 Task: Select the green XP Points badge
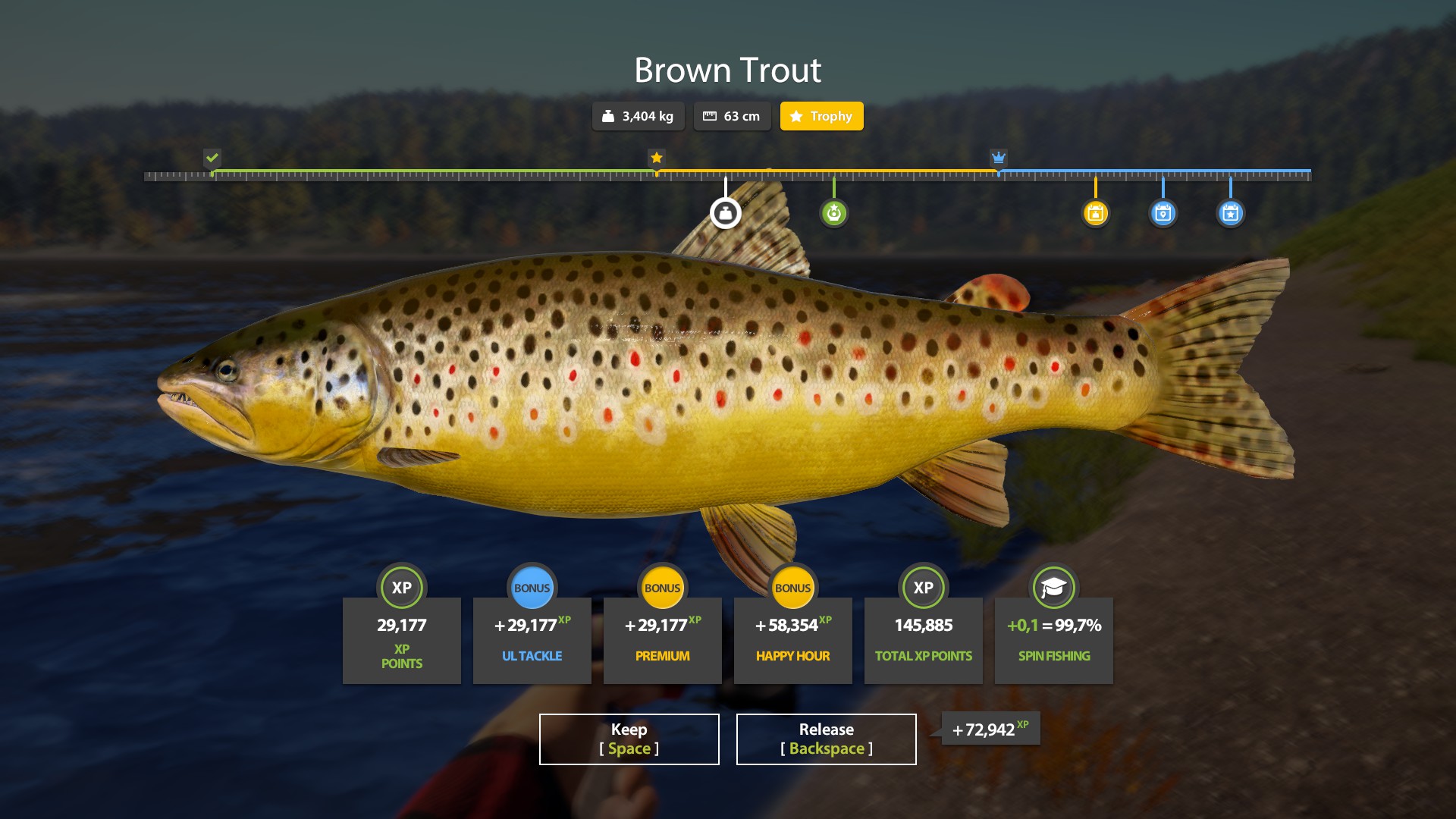[x=402, y=588]
